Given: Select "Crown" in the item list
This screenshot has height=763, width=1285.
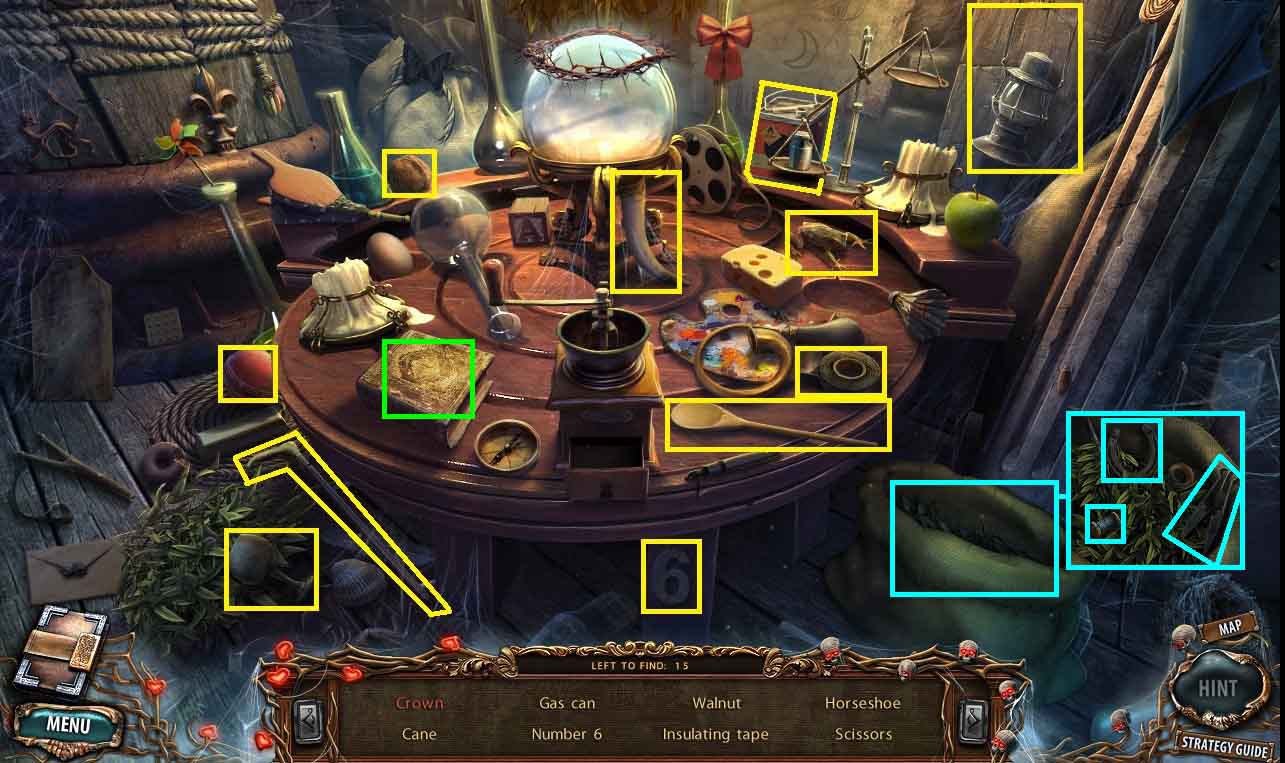Looking at the screenshot, I should tap(419, 703).
